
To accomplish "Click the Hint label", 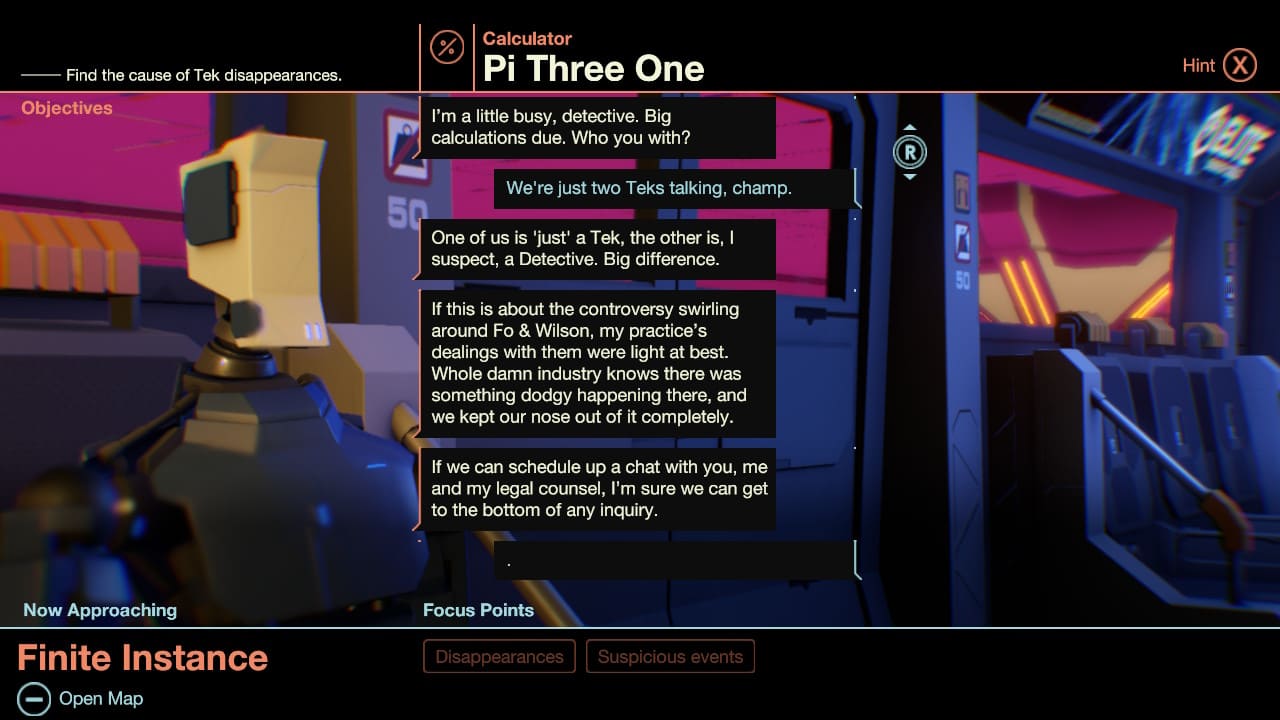I will 1199,64.
